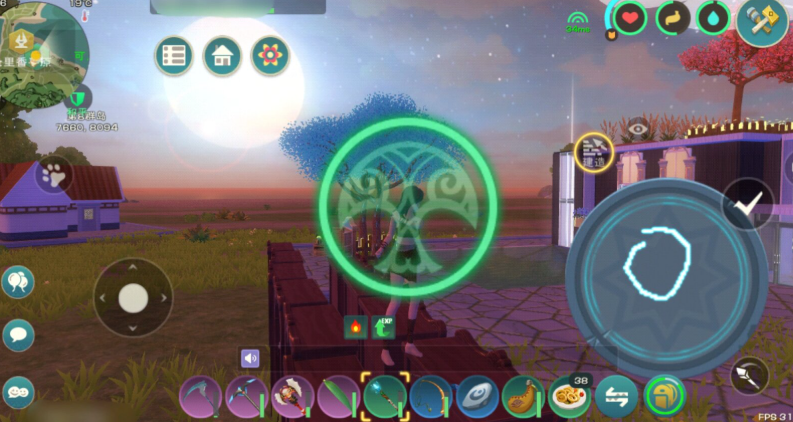Open the flower icon menu

pos(269,56)
